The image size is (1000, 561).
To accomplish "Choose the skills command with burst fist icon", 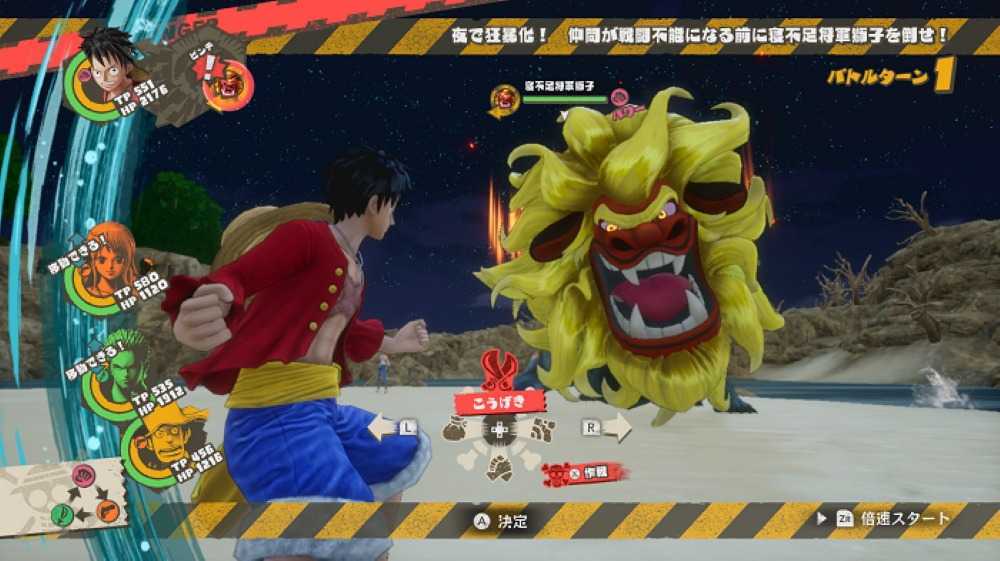I will [541, 431].
